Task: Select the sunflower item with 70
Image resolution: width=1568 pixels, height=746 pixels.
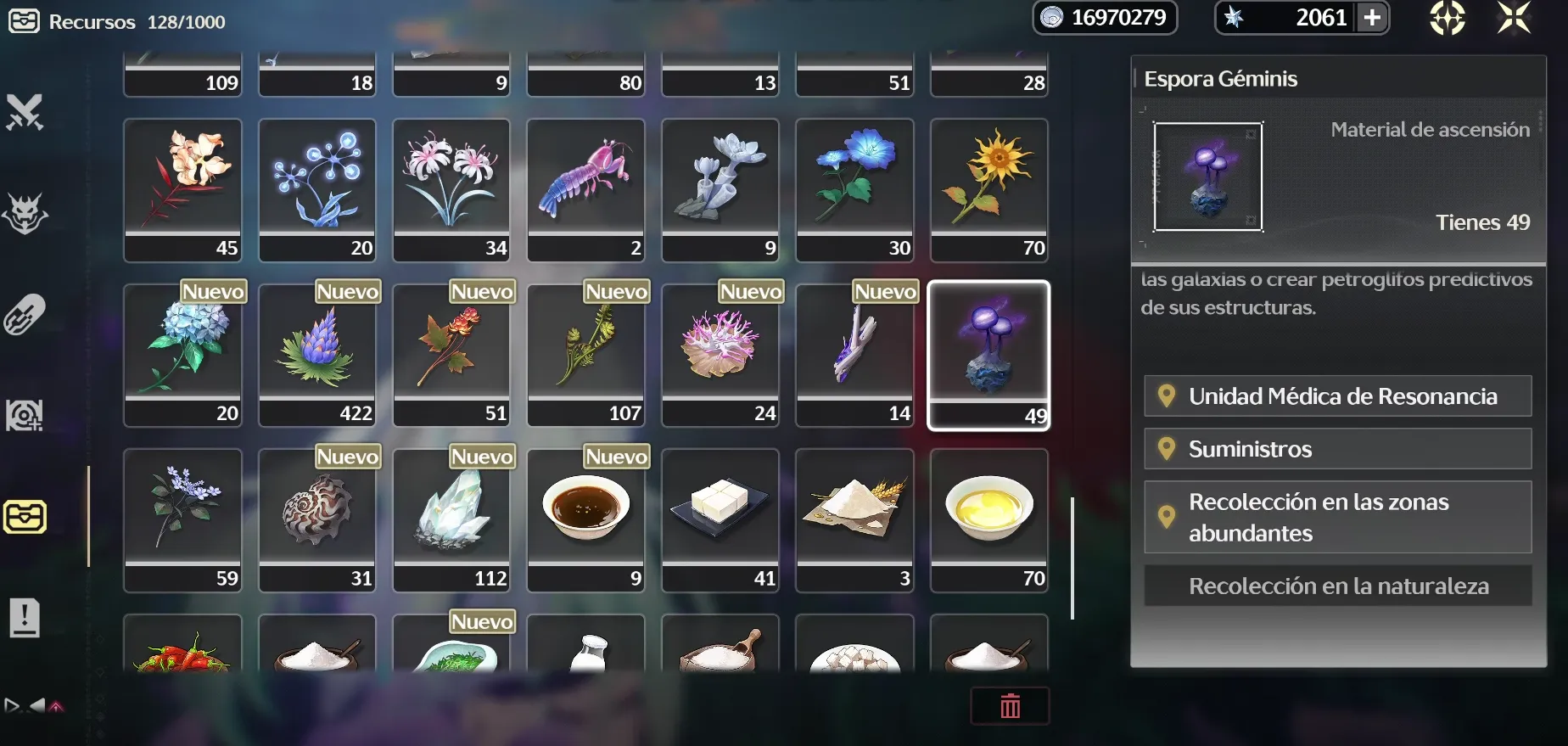Action: [x=988, y=189]
